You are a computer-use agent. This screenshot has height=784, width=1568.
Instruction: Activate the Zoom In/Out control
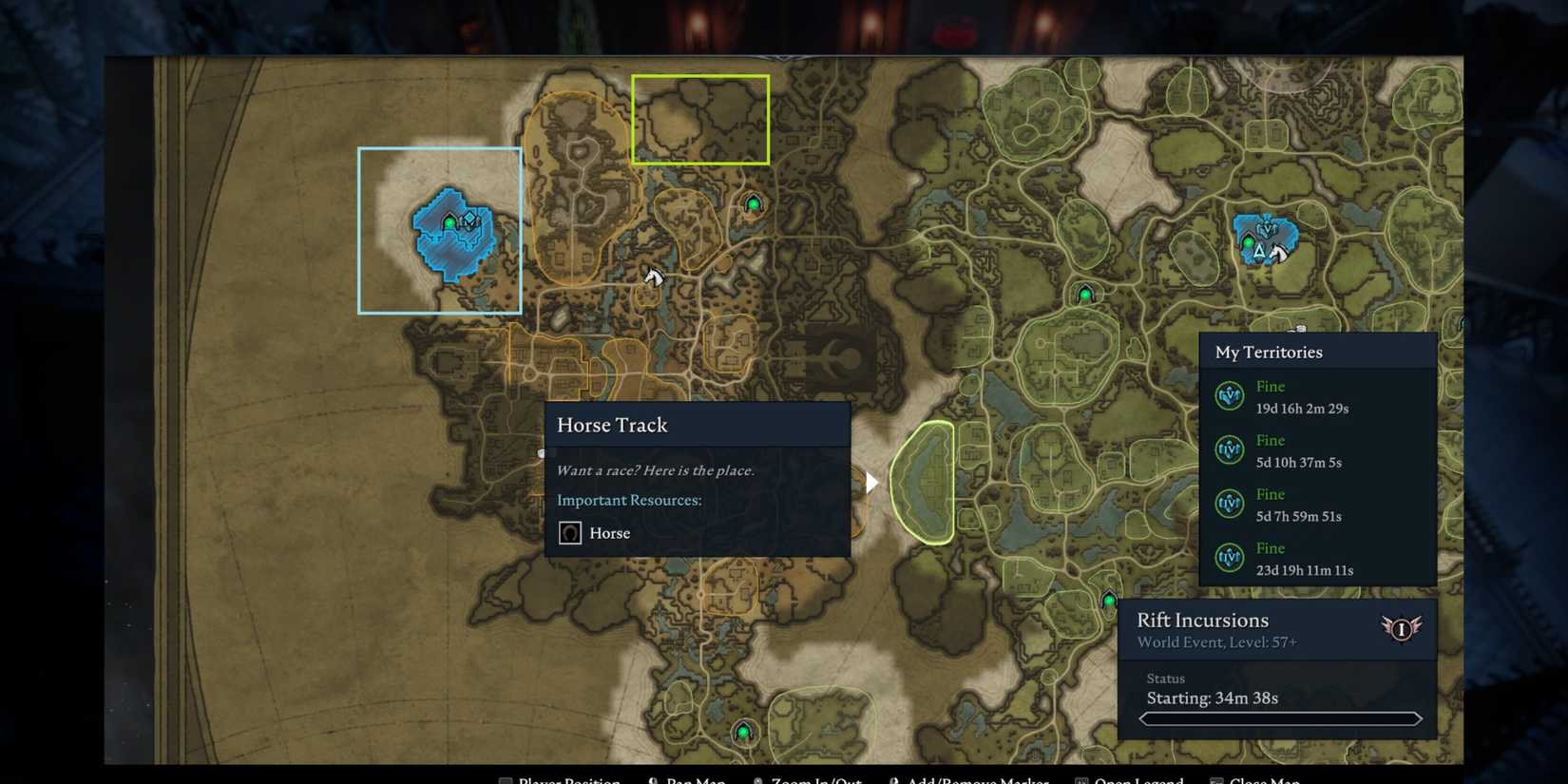click(x=815, y=779)
